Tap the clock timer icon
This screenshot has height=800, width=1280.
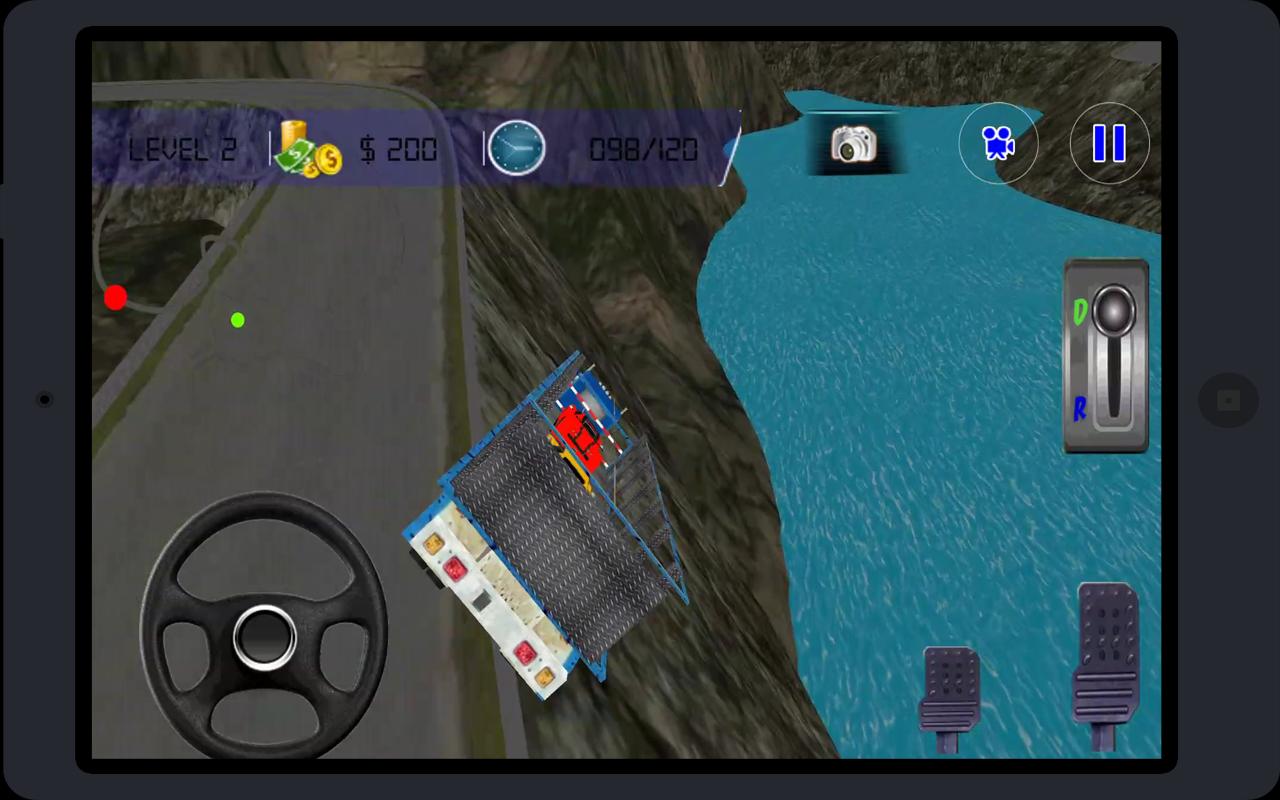pos(516,147)
